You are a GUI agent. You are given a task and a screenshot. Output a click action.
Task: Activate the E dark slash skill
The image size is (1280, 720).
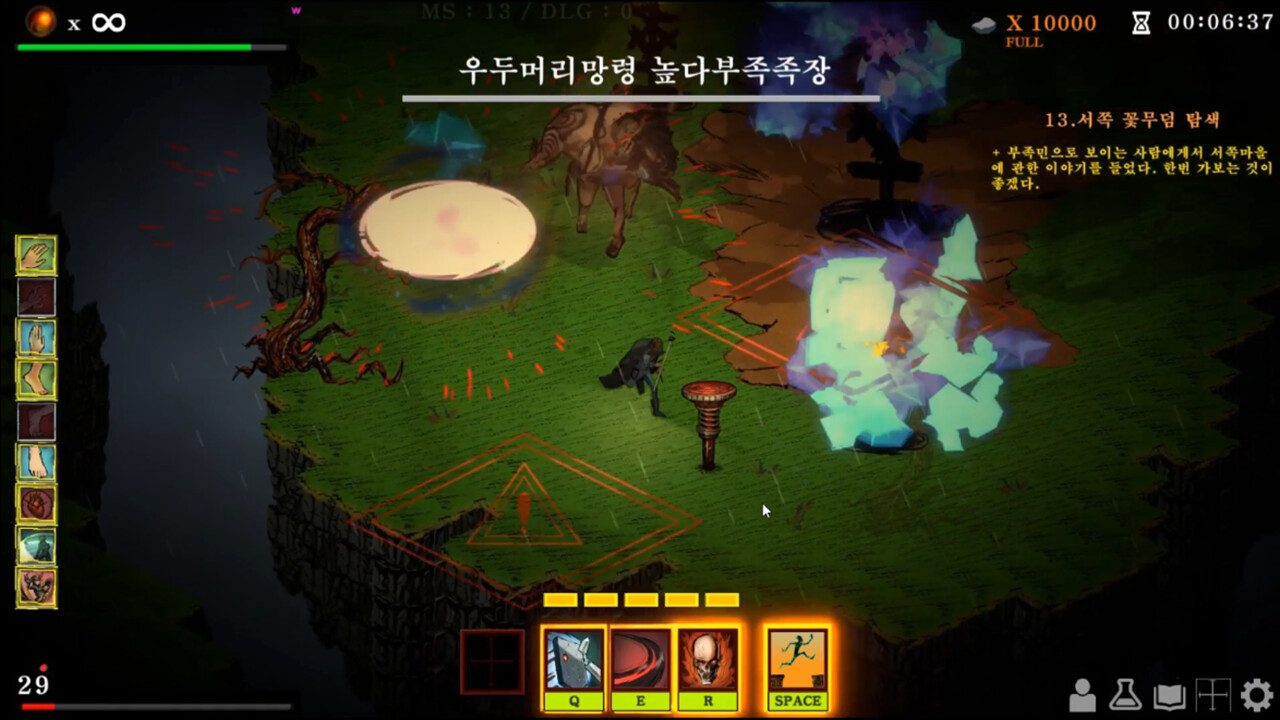[641, 660]
